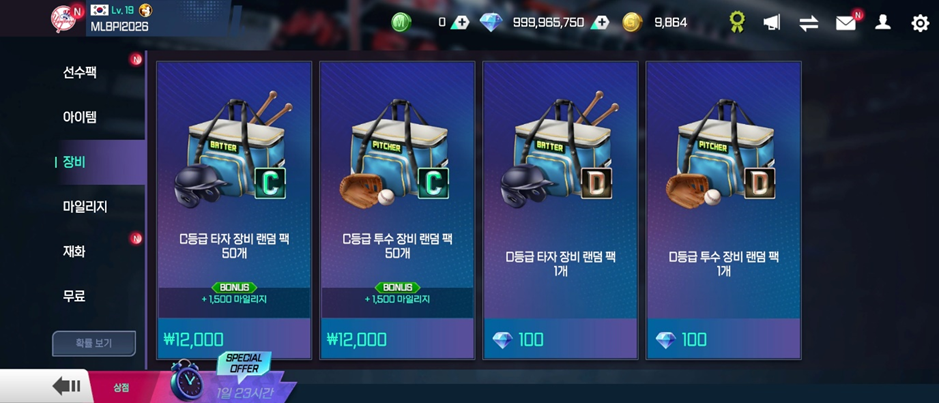This screenshot has width=939, height=403.
Task: Add more diamonds with the plus button
Action: (x=600, y=22)
